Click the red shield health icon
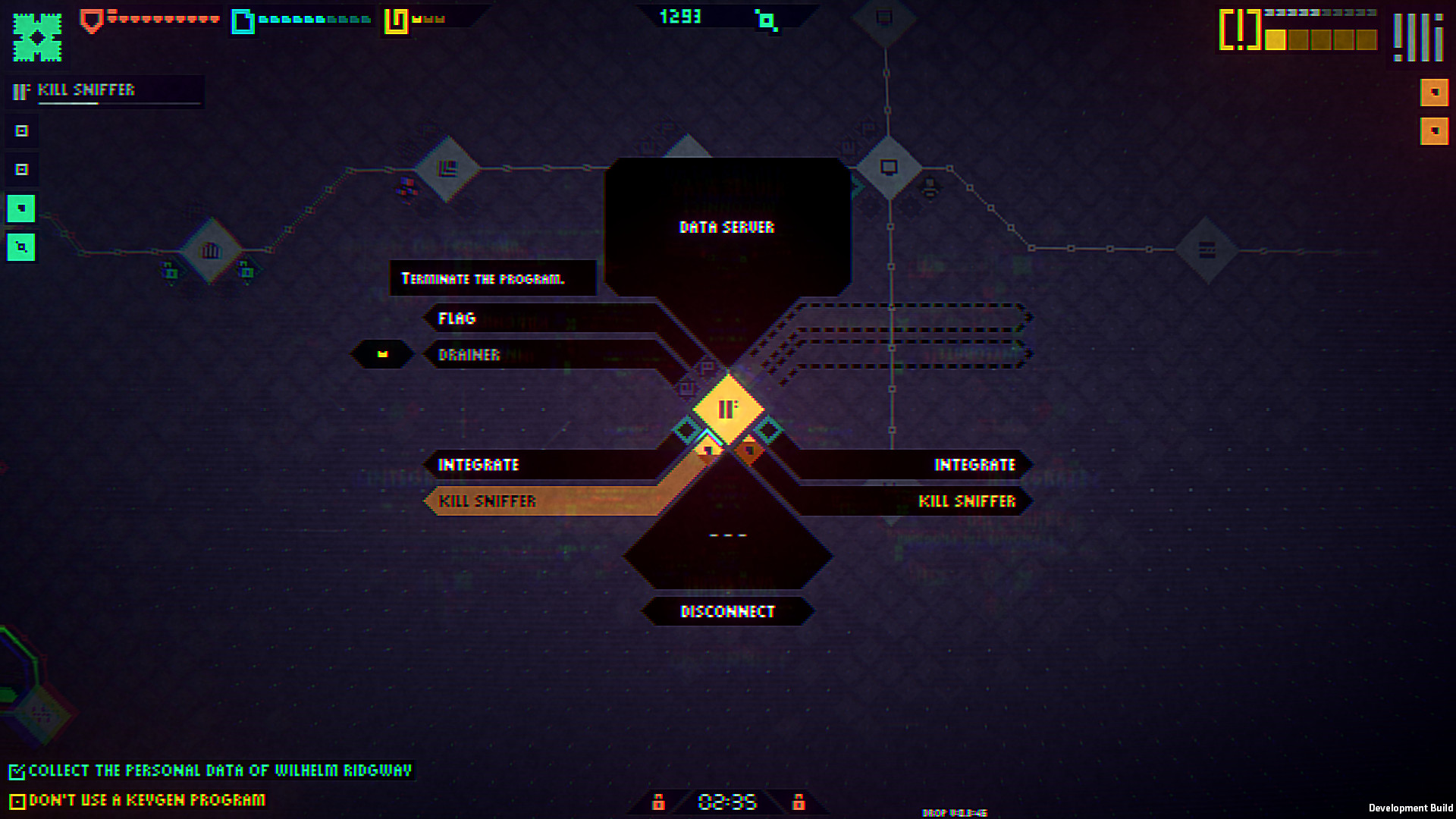The image size is (1456, 819). pyautogui.click(x=91, y=19)
